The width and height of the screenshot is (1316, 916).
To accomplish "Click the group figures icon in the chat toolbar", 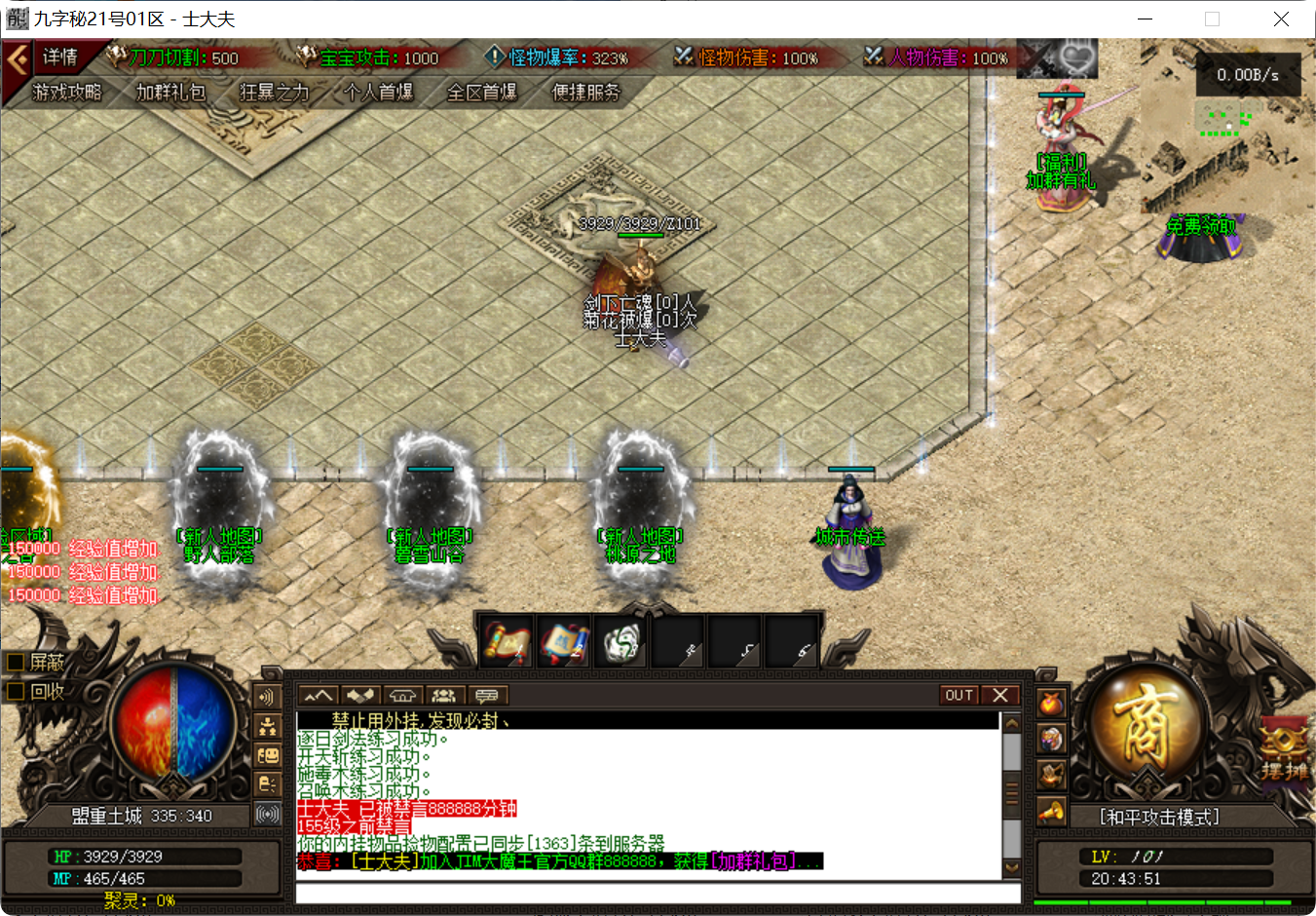I will pos(445,694).
